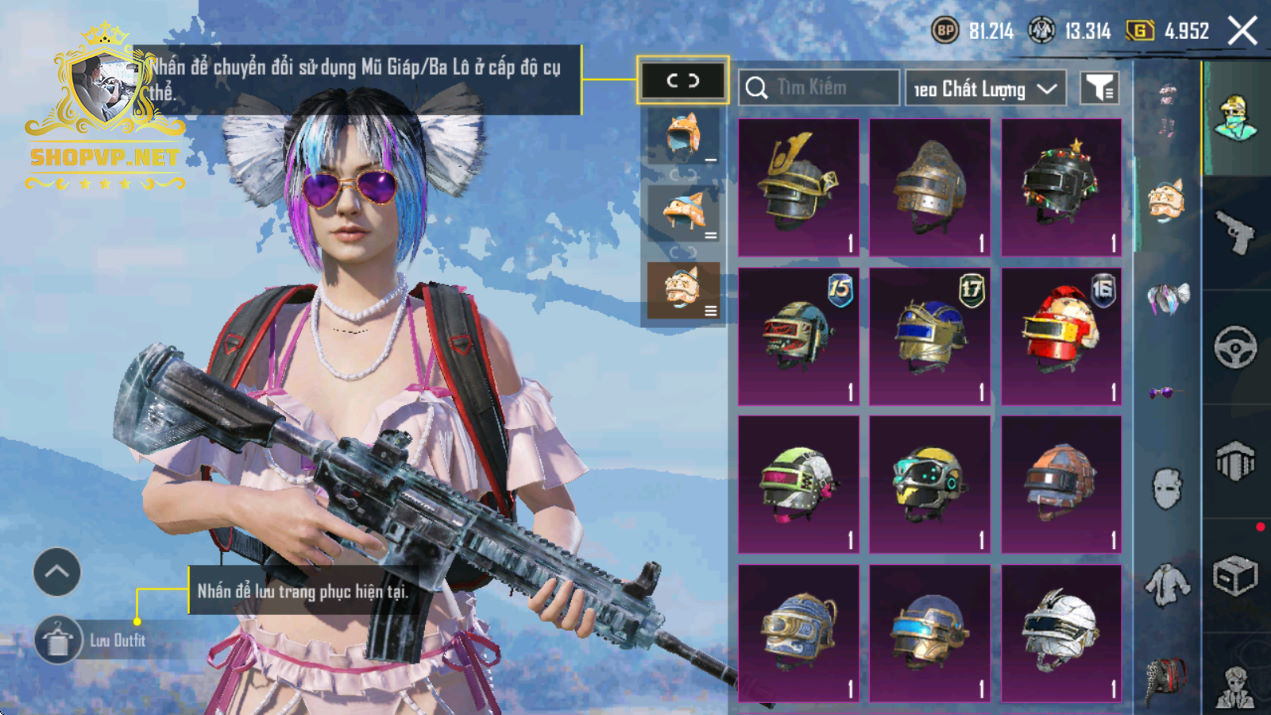Show the face mask subcategory
1271x715 pixels.
pos(1165,489)
